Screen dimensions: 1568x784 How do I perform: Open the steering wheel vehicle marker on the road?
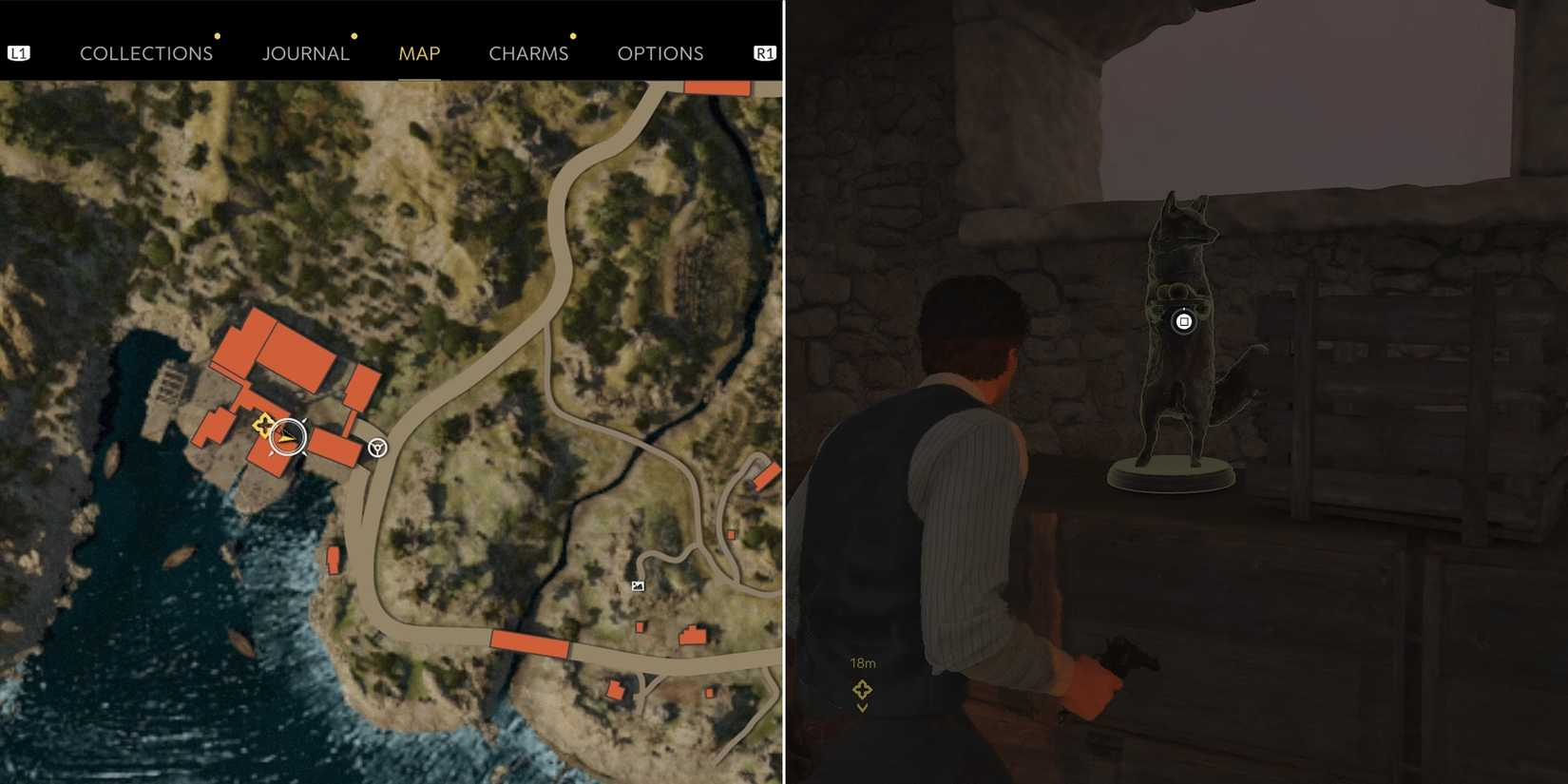376,446
